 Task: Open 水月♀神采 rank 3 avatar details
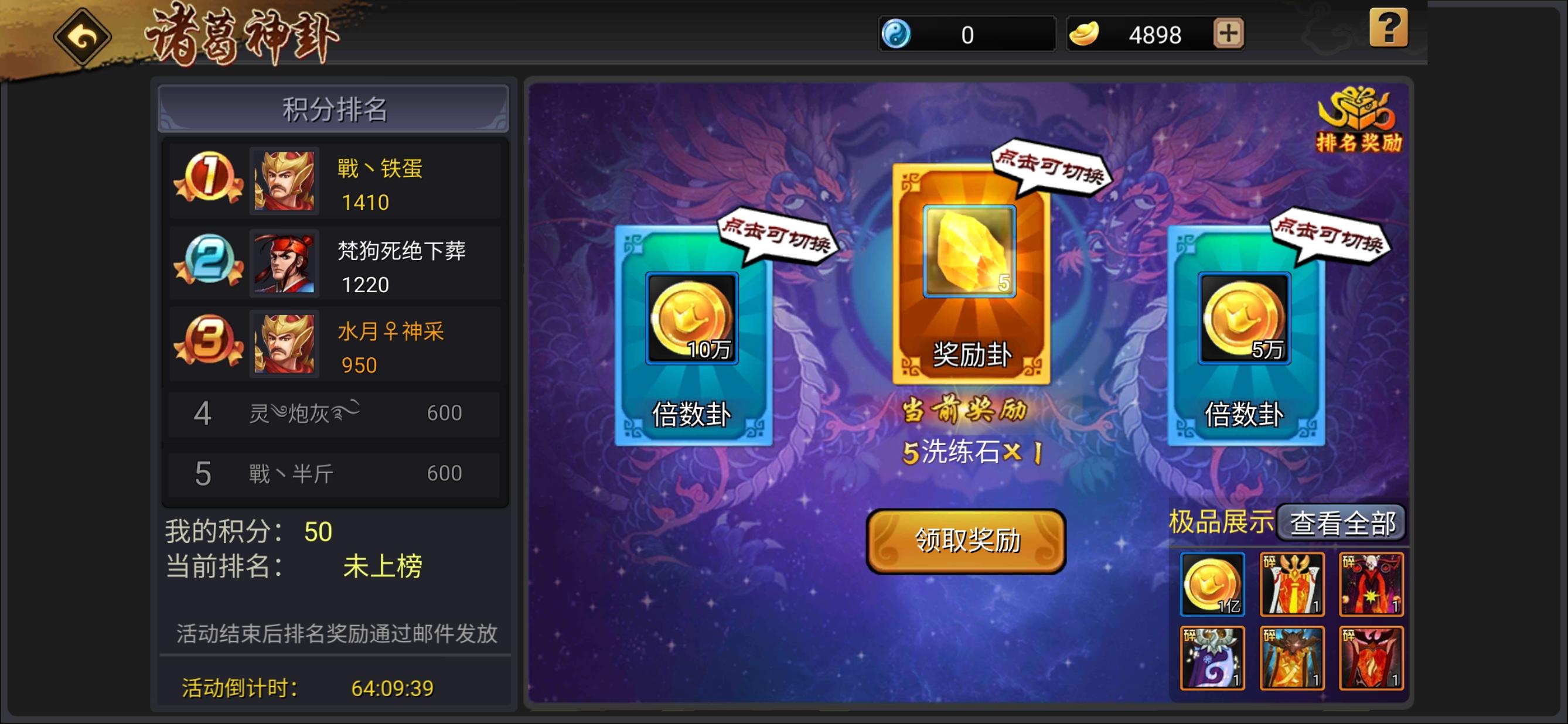point(285,344)
